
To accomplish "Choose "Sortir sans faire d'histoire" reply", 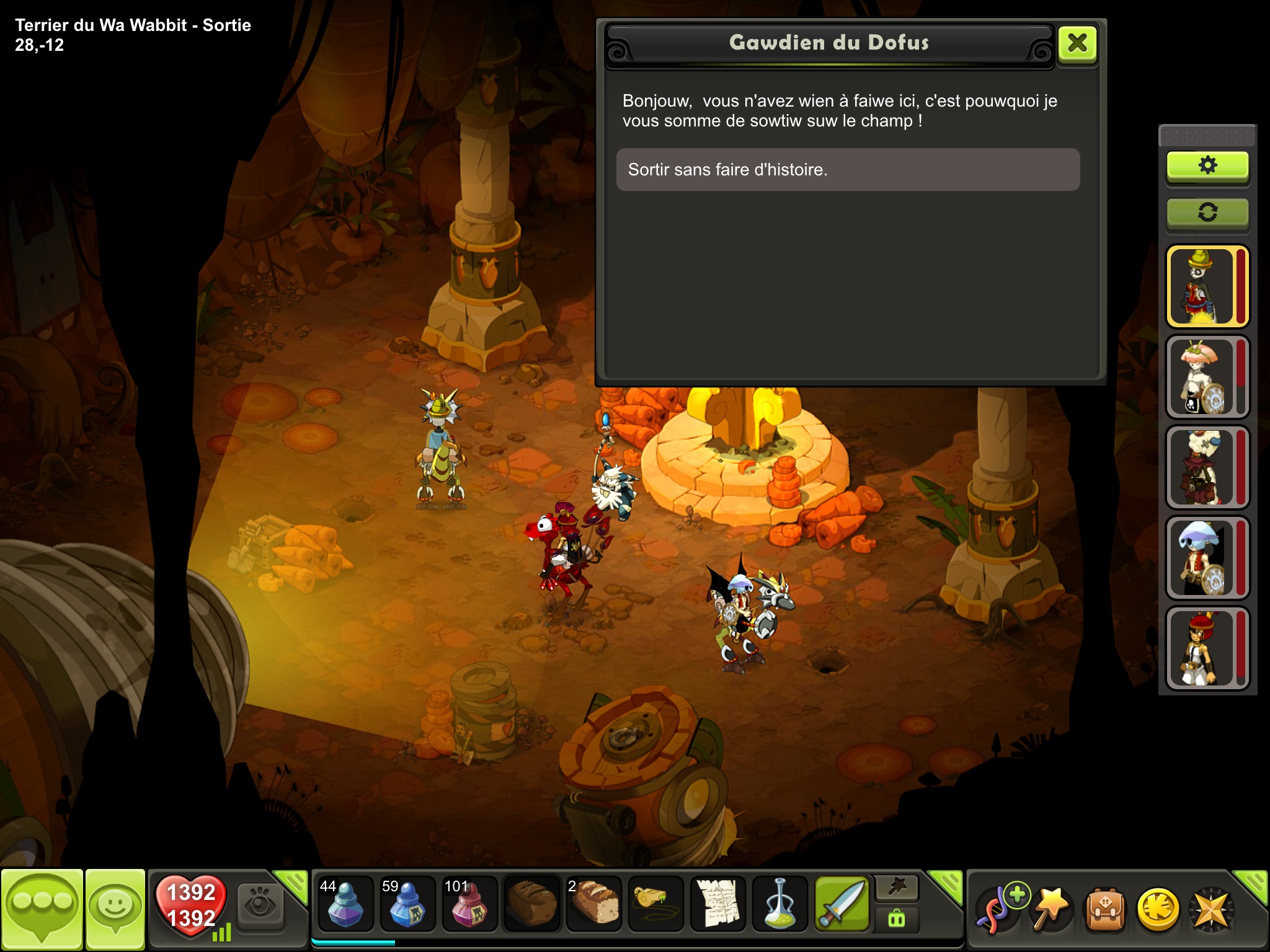I will coord(848,169).
